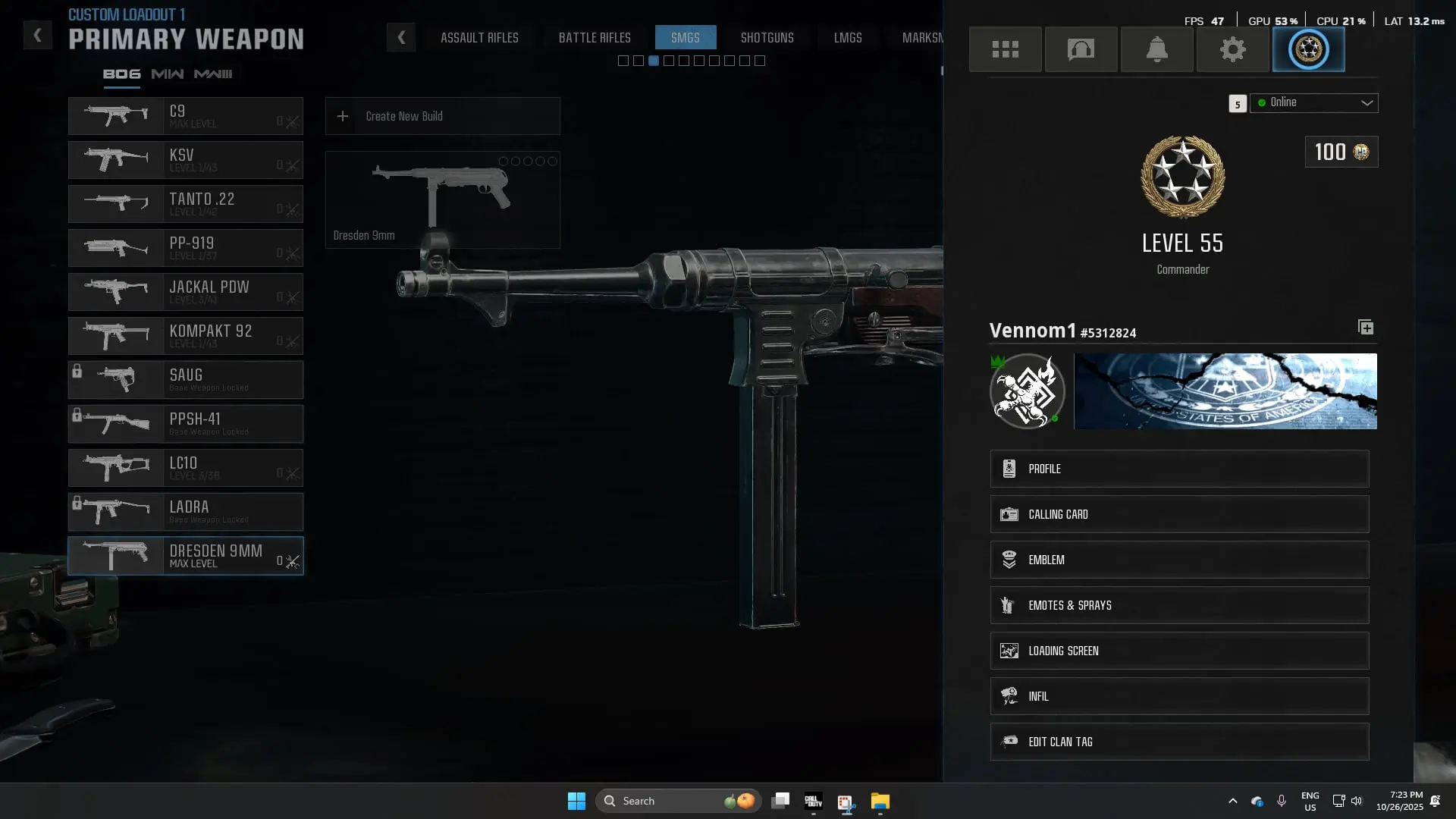The image size is (1456, 819).
Task: Click the add friend icon near Vennom1
Action: click(x=1366, y=327)
